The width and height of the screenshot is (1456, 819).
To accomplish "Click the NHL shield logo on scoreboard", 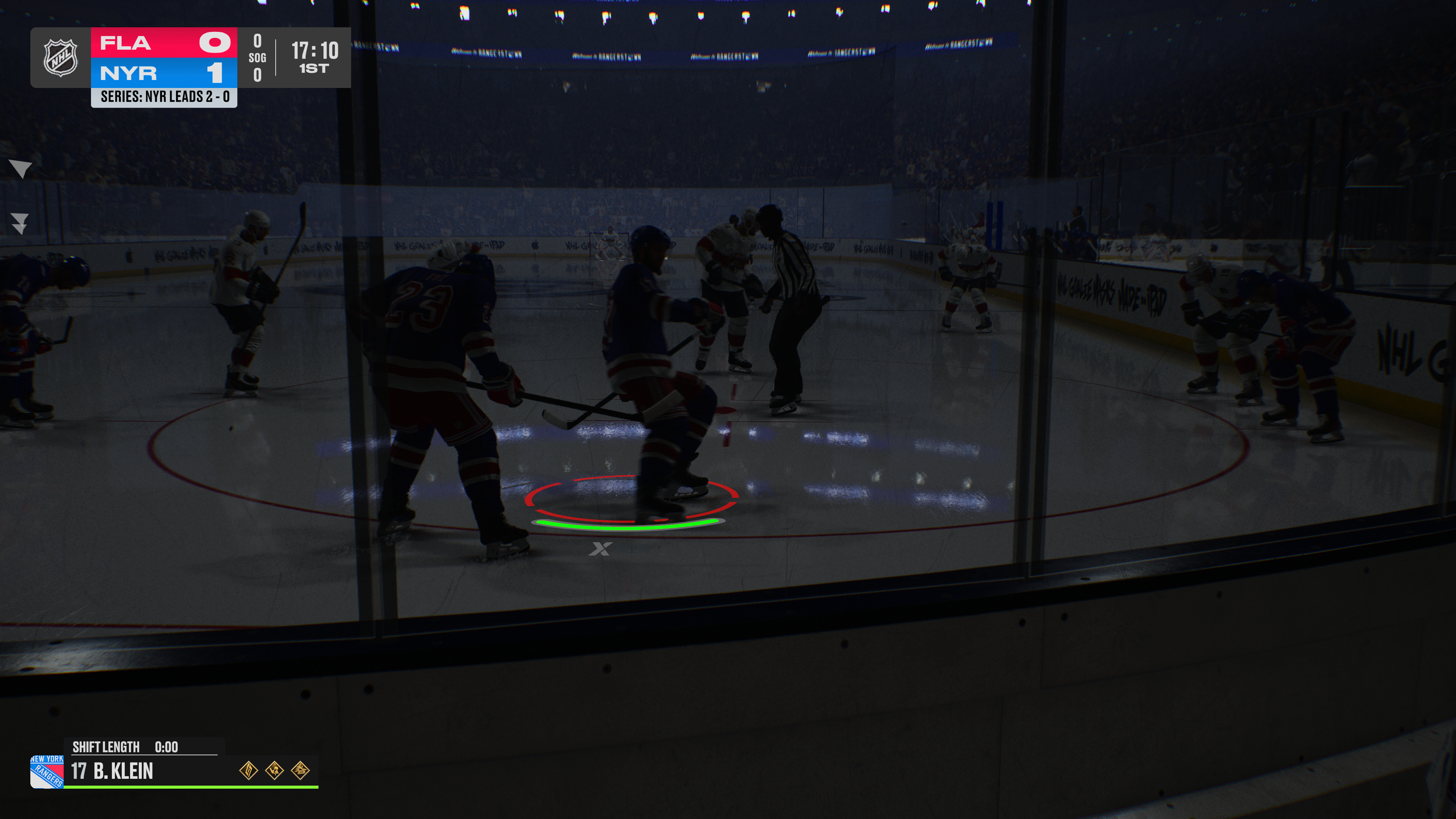I will 61,58.
